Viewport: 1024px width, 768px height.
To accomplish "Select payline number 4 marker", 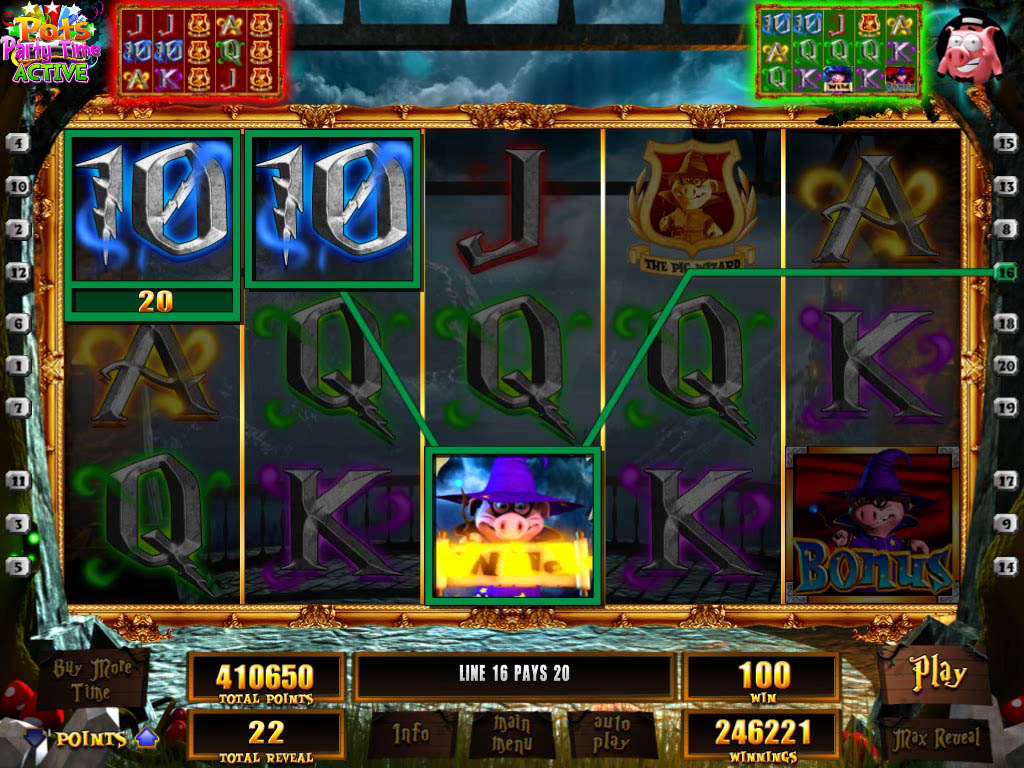I will (17, 143).
